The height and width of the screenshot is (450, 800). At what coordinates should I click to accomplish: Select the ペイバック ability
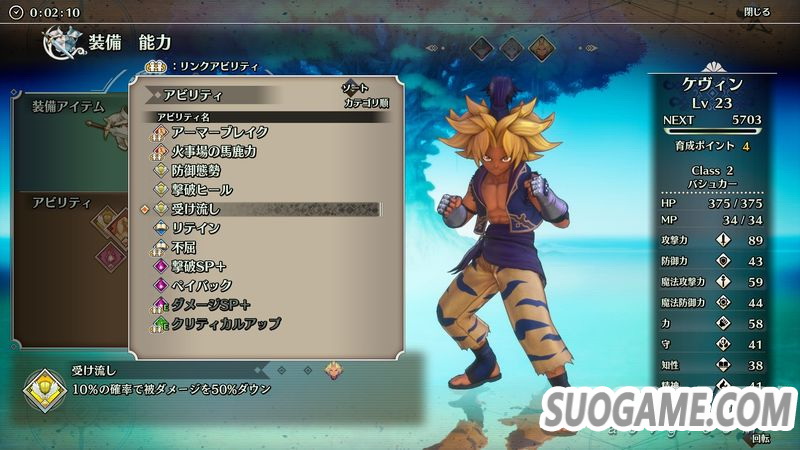(x=202, y=285)
